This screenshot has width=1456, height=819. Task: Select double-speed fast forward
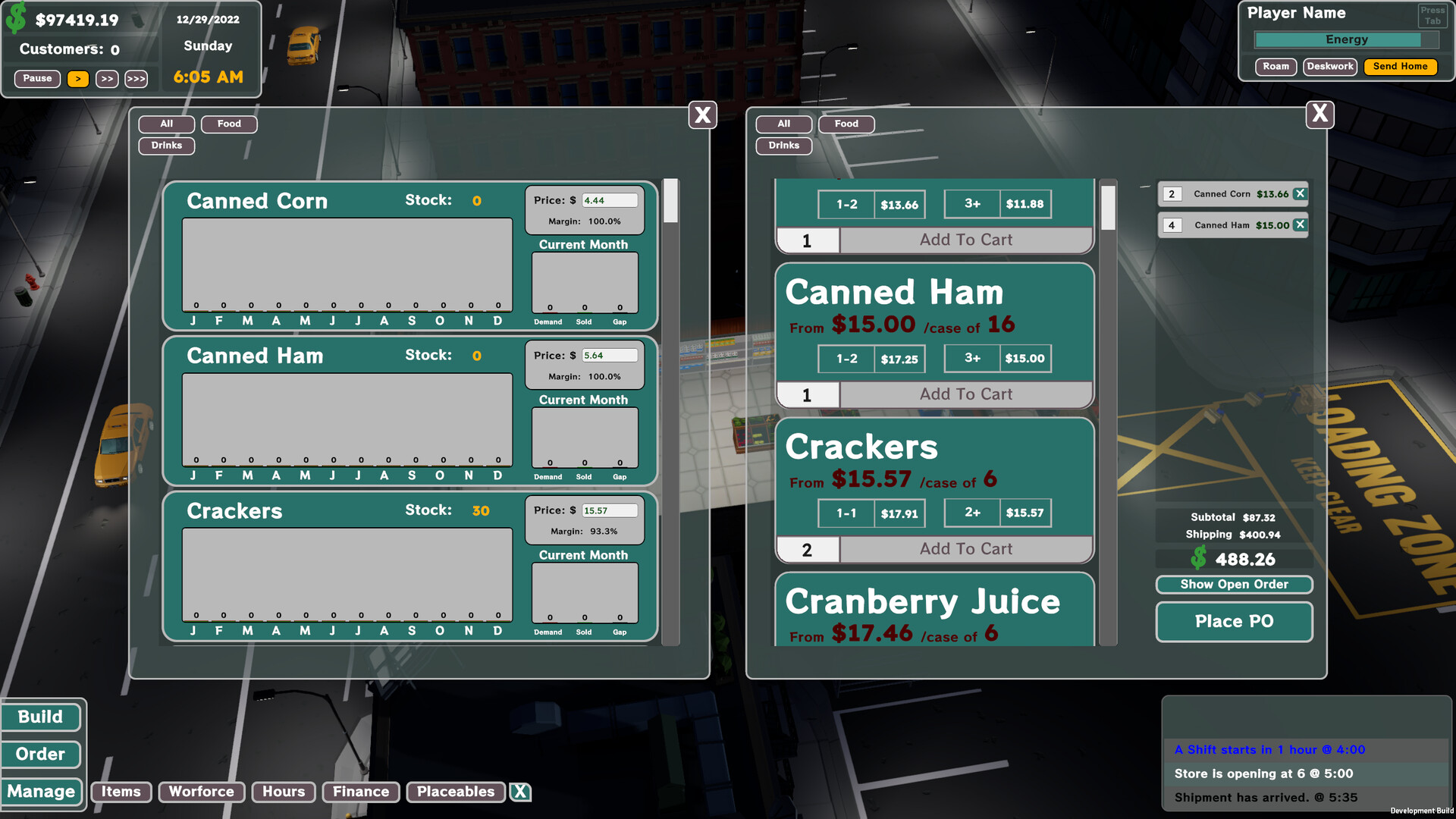[106, 78]
